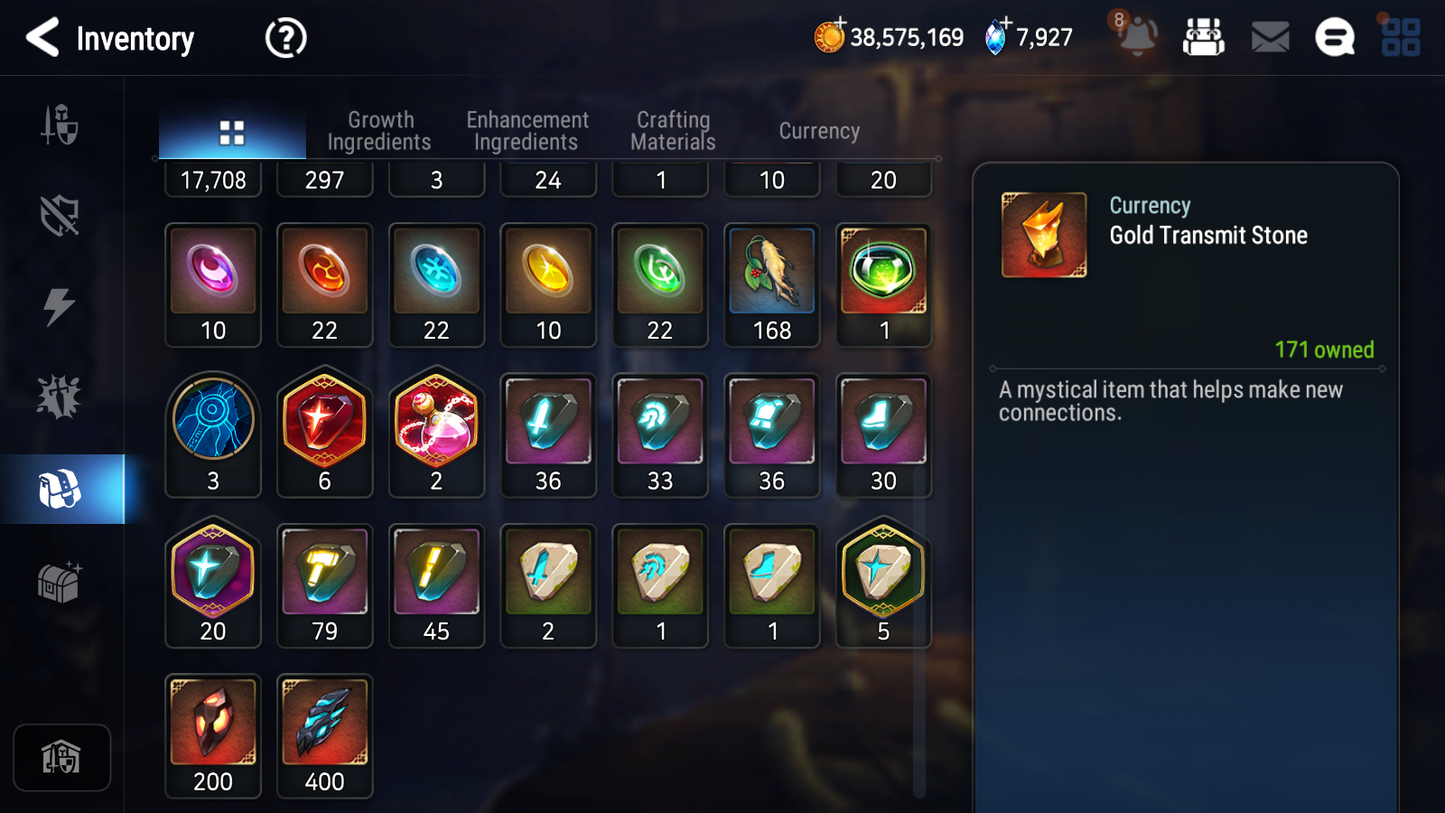Select the Currency tab
The width and height of the screenshot is (1445, 813).
(x=819, y=131)
